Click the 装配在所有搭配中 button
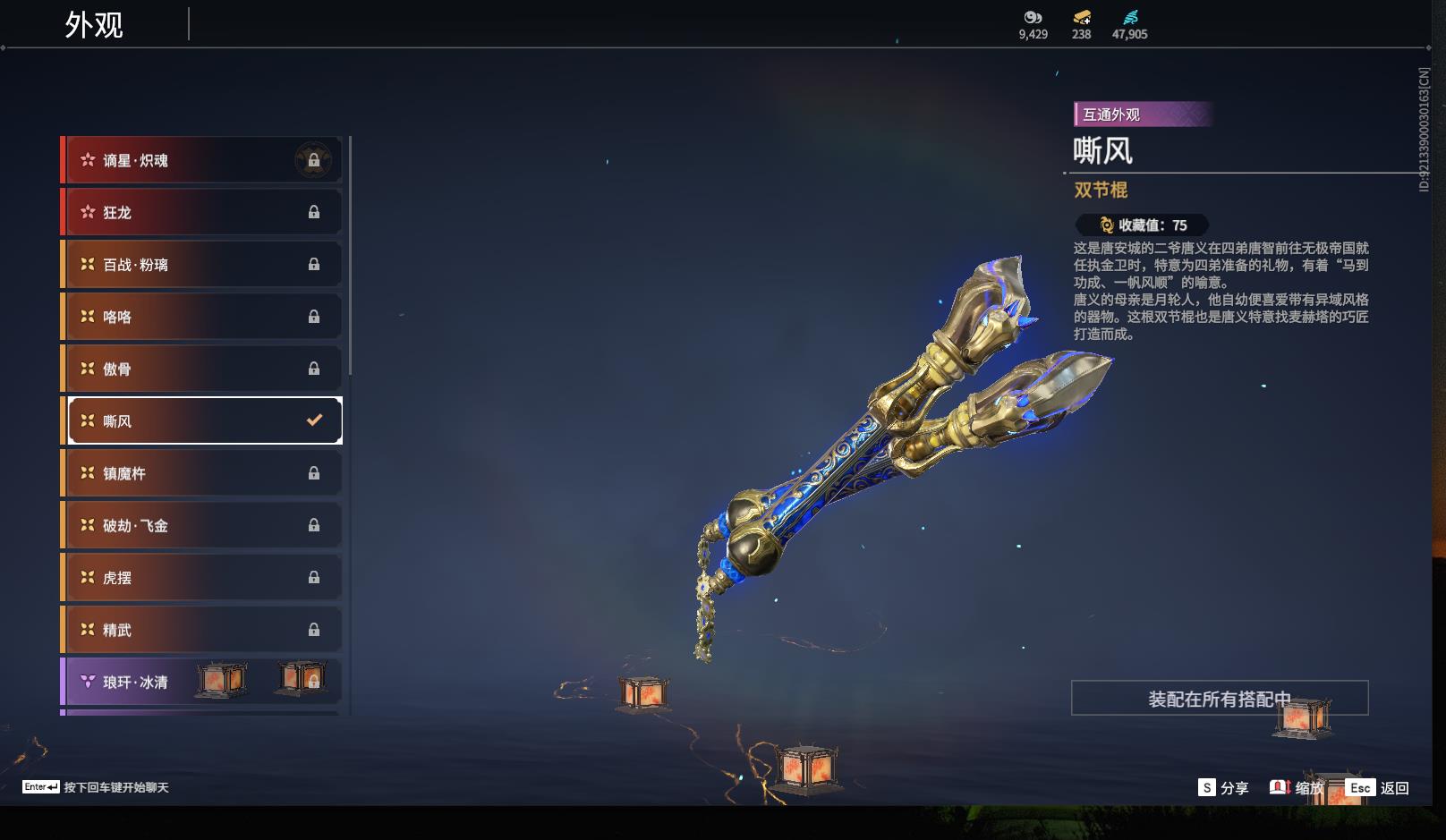The image size is (1446, 840). 1219,699
